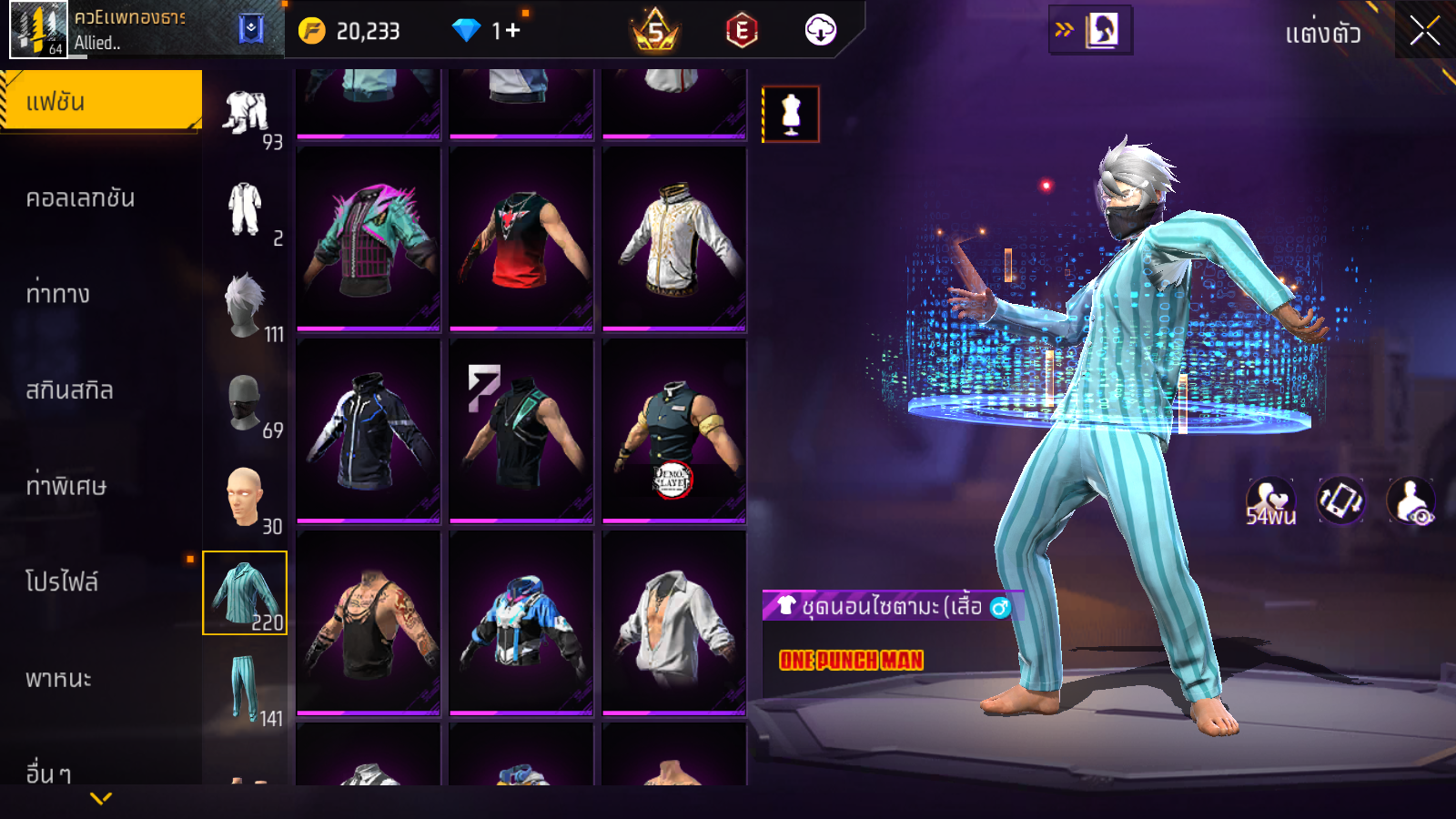Pick the striped pajama top category
This screenshot has height=819, width=1456.
[x=245, y=592]
